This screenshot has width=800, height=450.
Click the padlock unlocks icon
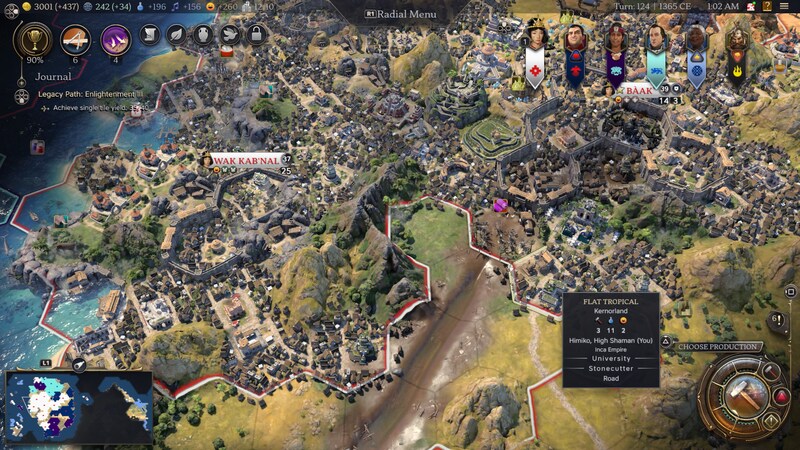(255, 35)
